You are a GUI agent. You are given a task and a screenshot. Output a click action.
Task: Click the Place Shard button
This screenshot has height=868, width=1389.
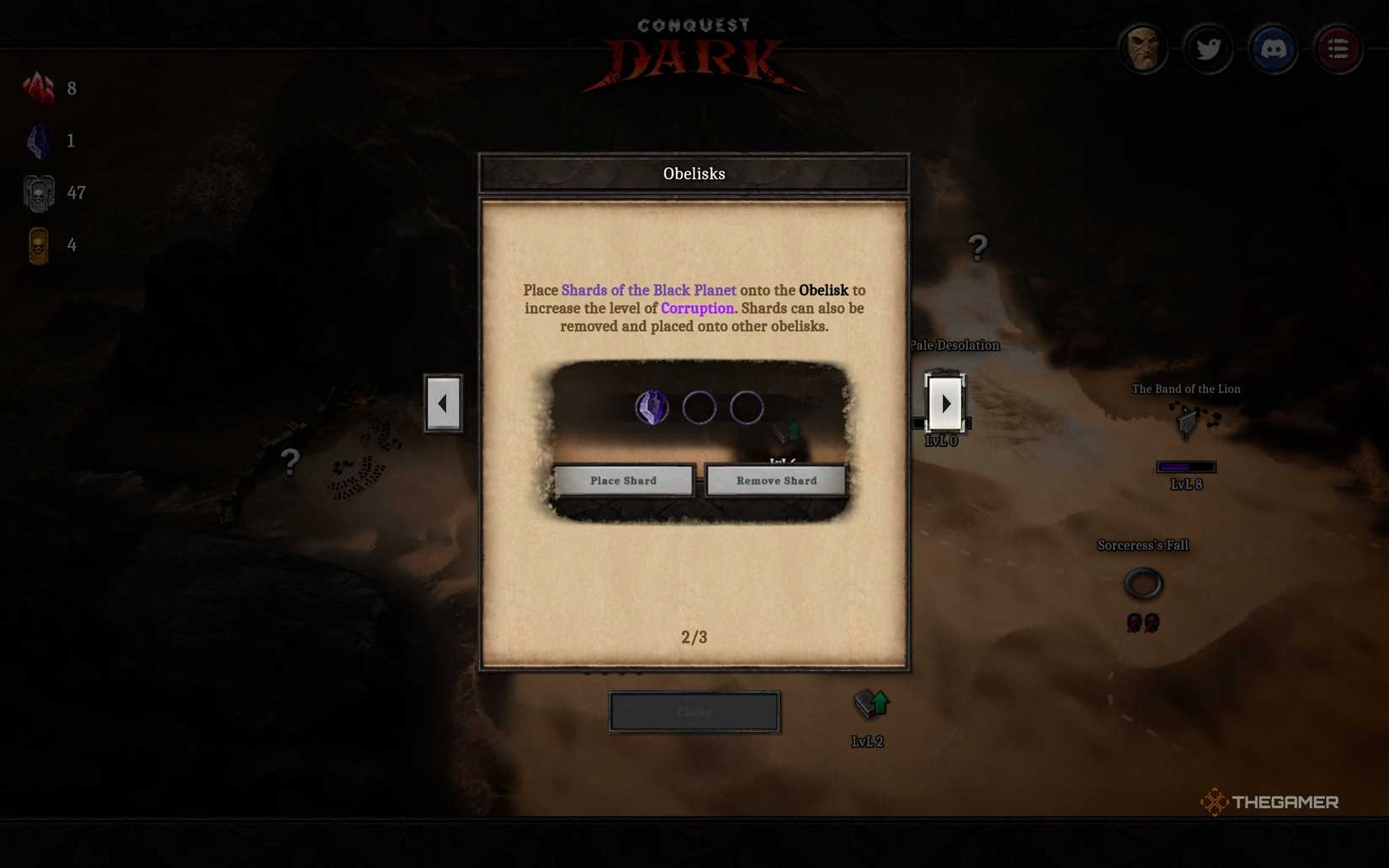[623, 480]
